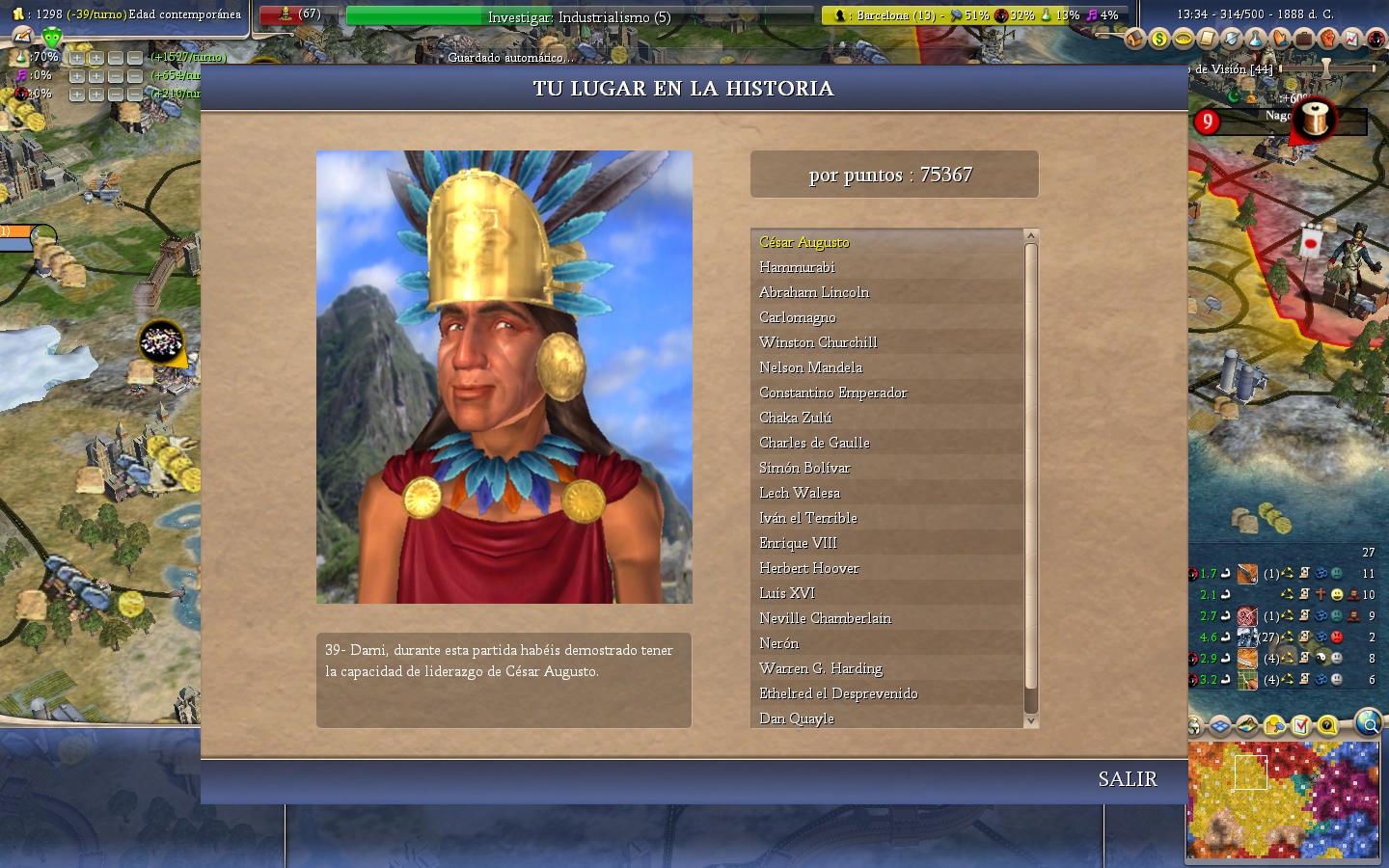
Task: Click the green snake advisor icon
Action: click(x=52, y=39)
